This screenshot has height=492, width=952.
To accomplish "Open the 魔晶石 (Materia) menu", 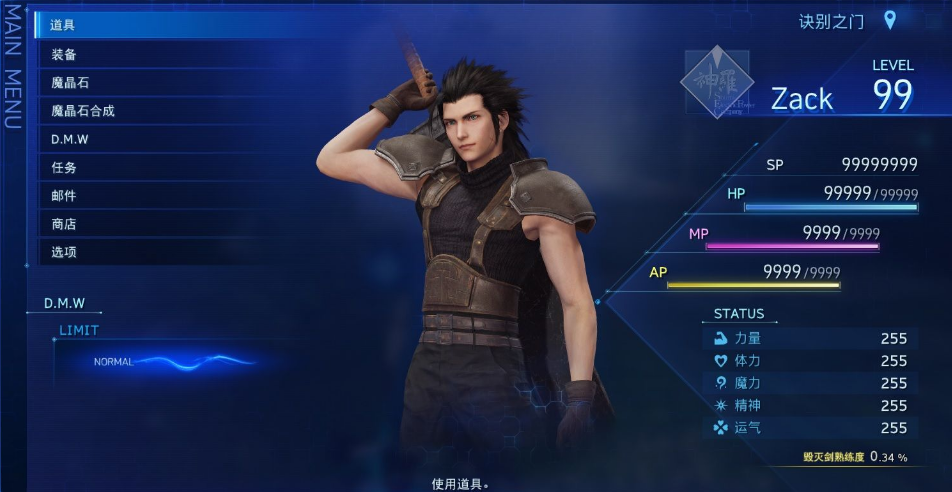I will coord(70,82).
